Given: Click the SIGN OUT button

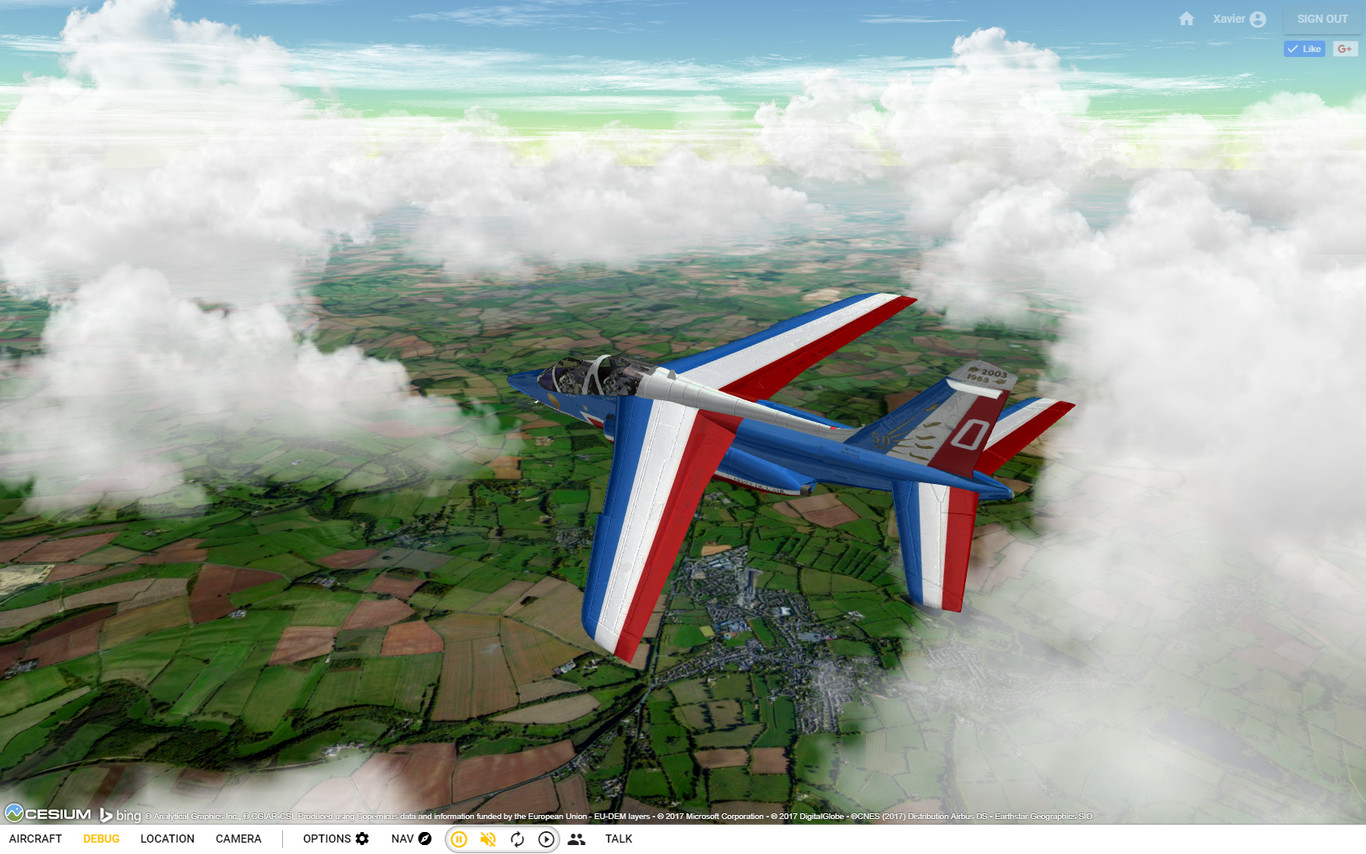Looking at the screenshot, I should point(1321,18).
